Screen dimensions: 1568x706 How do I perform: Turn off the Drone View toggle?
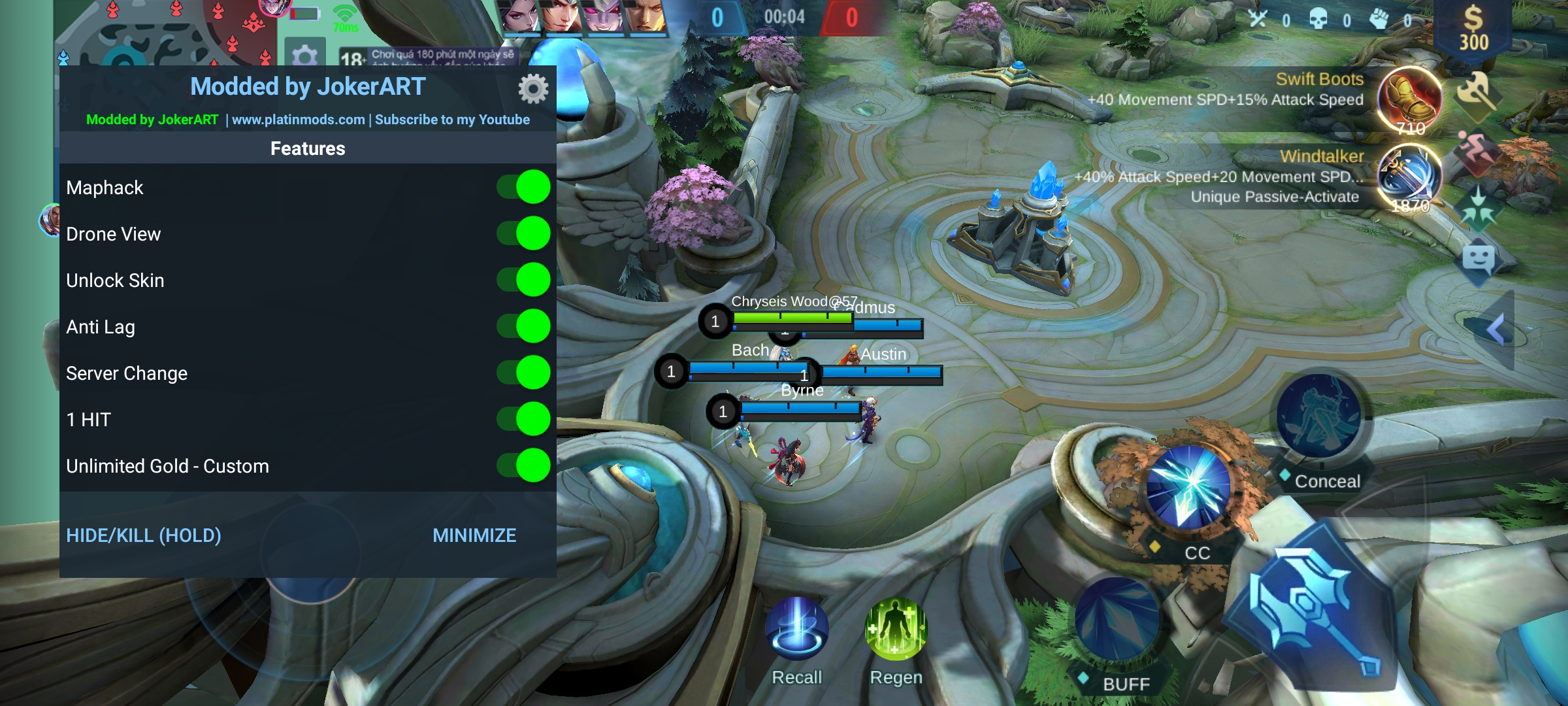(524, 234)
